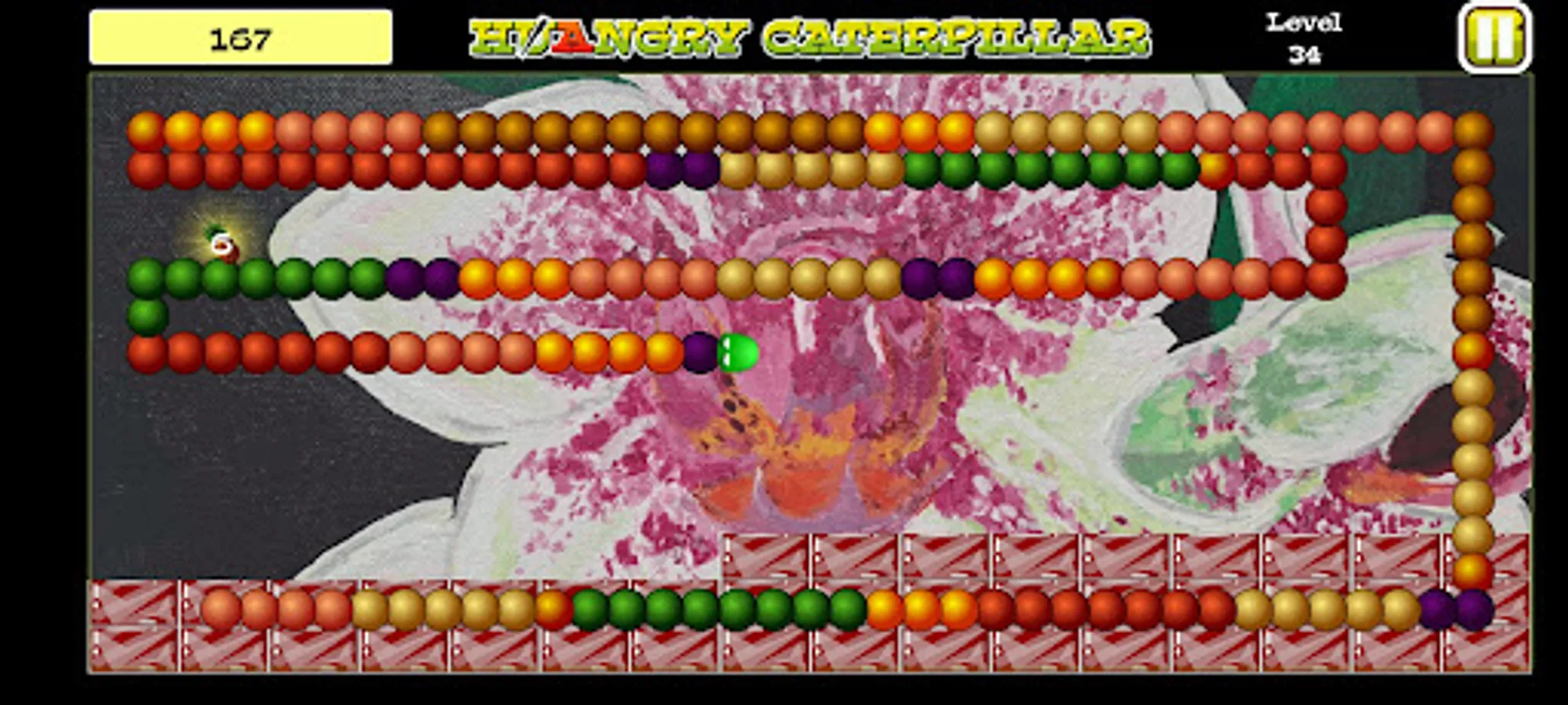Image resolution: width=1568 pixels, height=705 pixels.
Task: Select the H/Angry Caterpillar title
Action: [810, 33]
